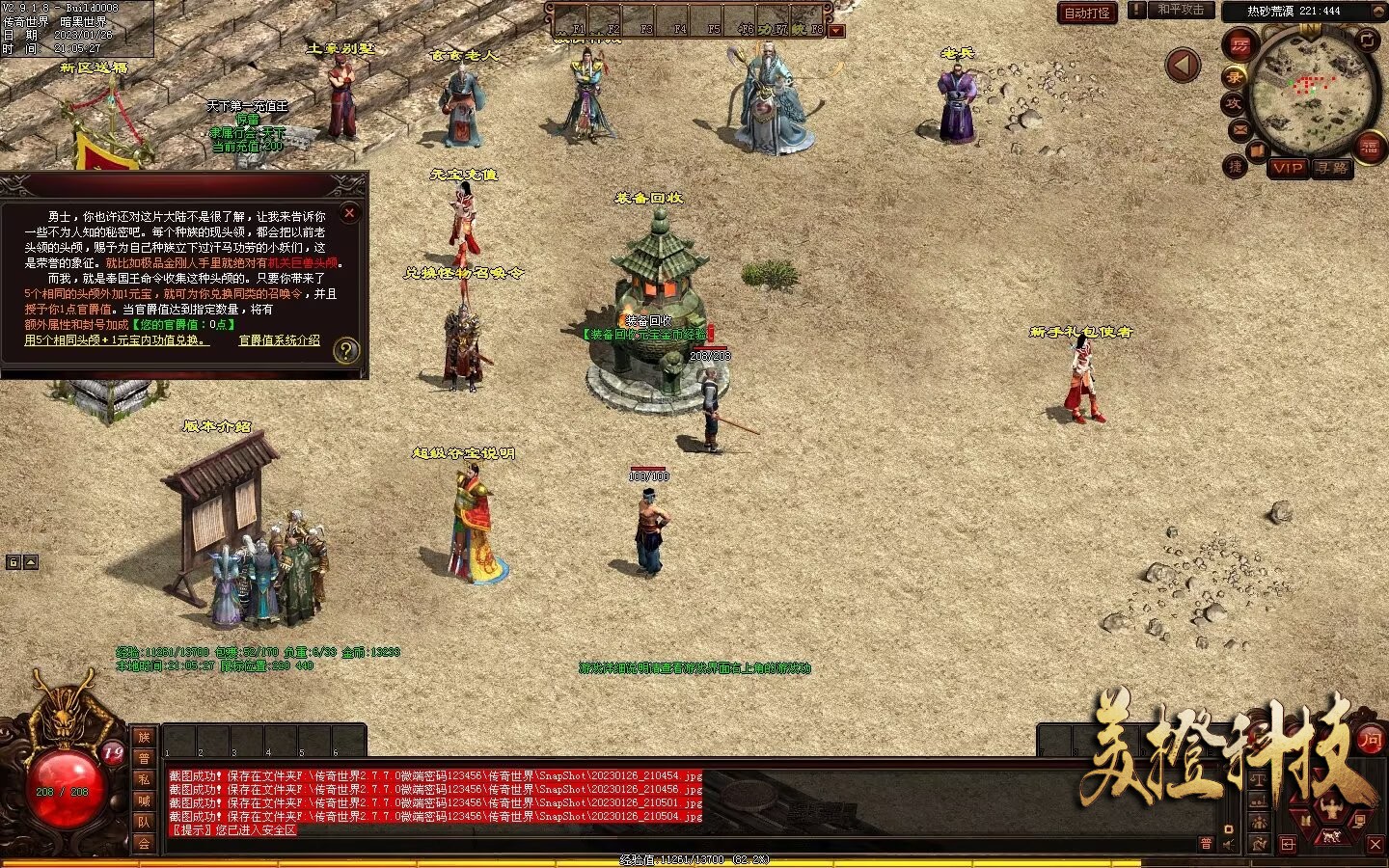
Task: Collapse the side panel with left arrow
Action: click(1183, 66)
